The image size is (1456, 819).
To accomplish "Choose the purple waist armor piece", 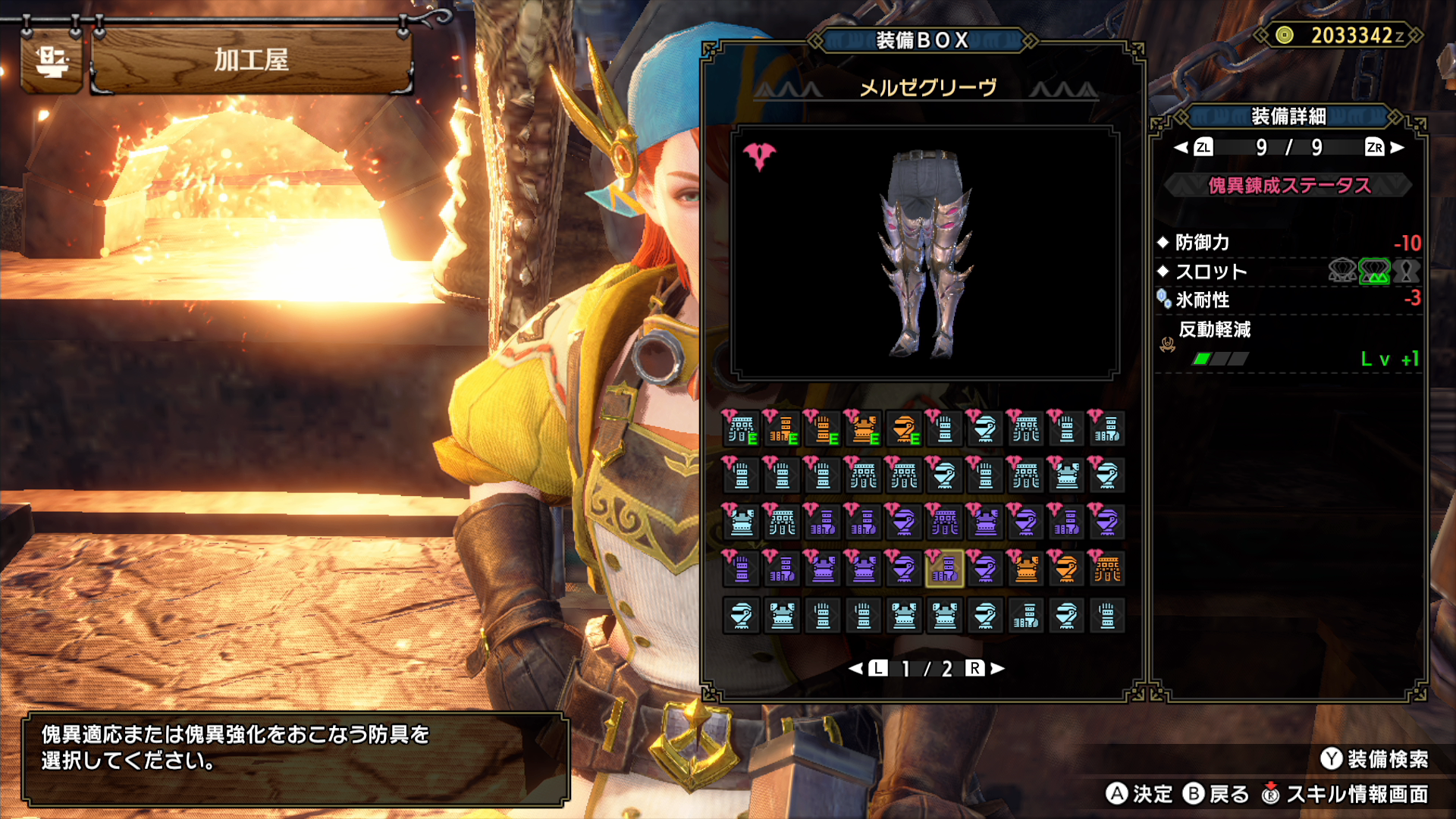I will [944, 522].
